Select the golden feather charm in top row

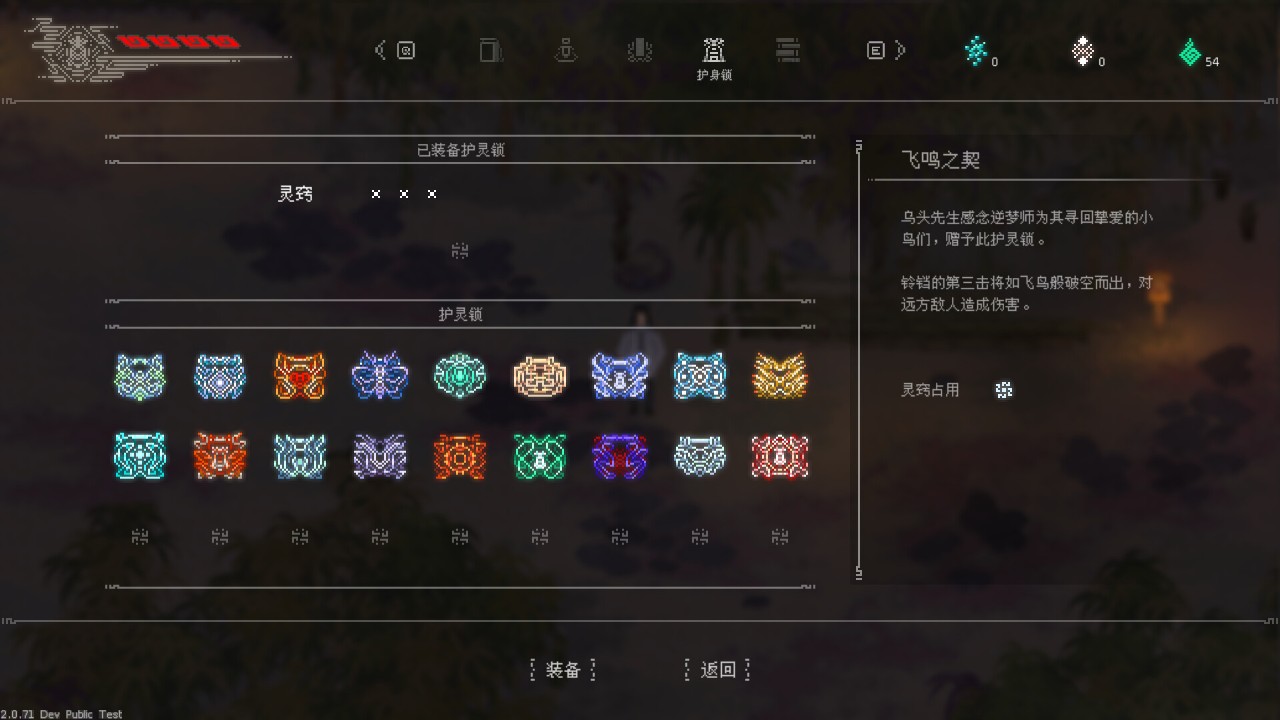779,376
